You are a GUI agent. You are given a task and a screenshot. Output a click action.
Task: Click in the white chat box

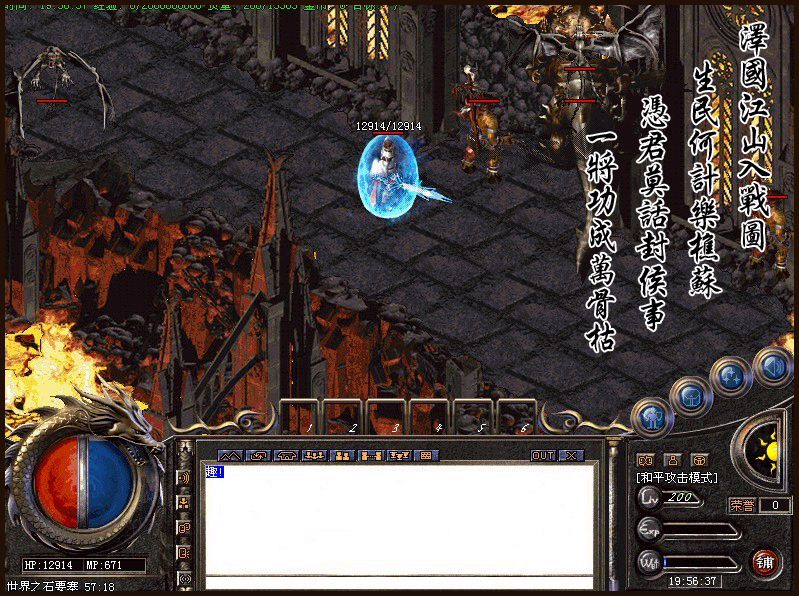(x=400, y=520)
